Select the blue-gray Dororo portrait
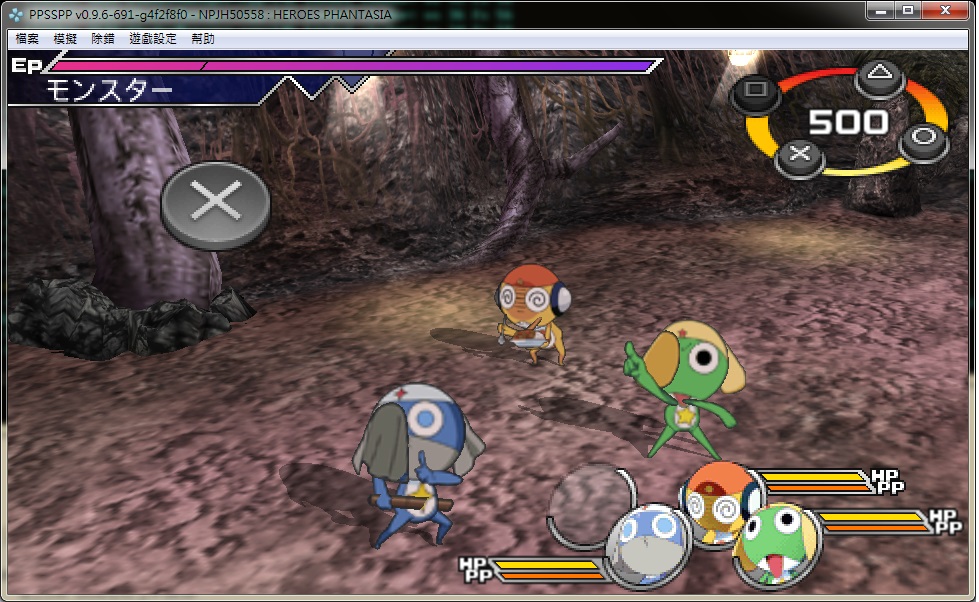The width and height of the screenshot is (979, 602). [646, 546]
